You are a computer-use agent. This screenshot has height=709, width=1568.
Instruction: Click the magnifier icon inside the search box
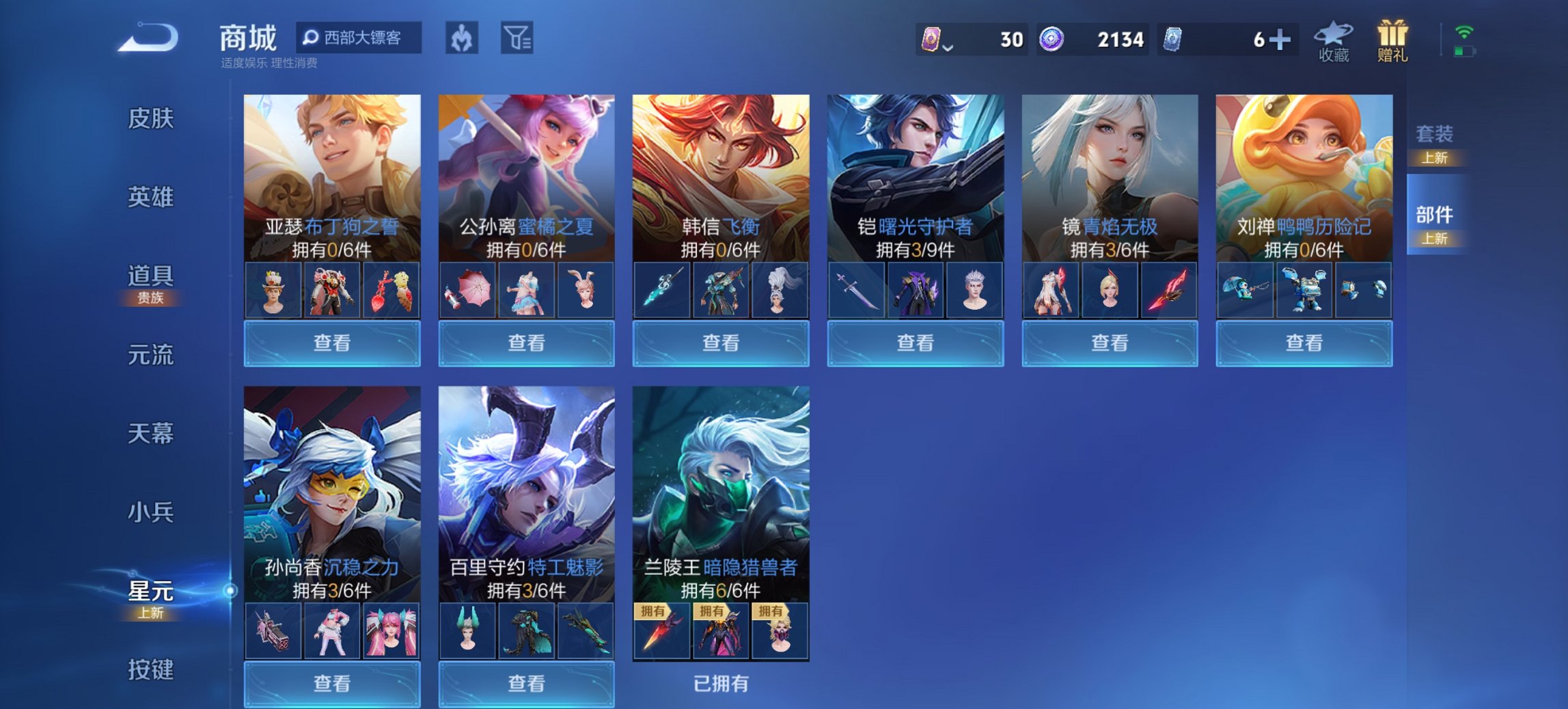point(312,38)
